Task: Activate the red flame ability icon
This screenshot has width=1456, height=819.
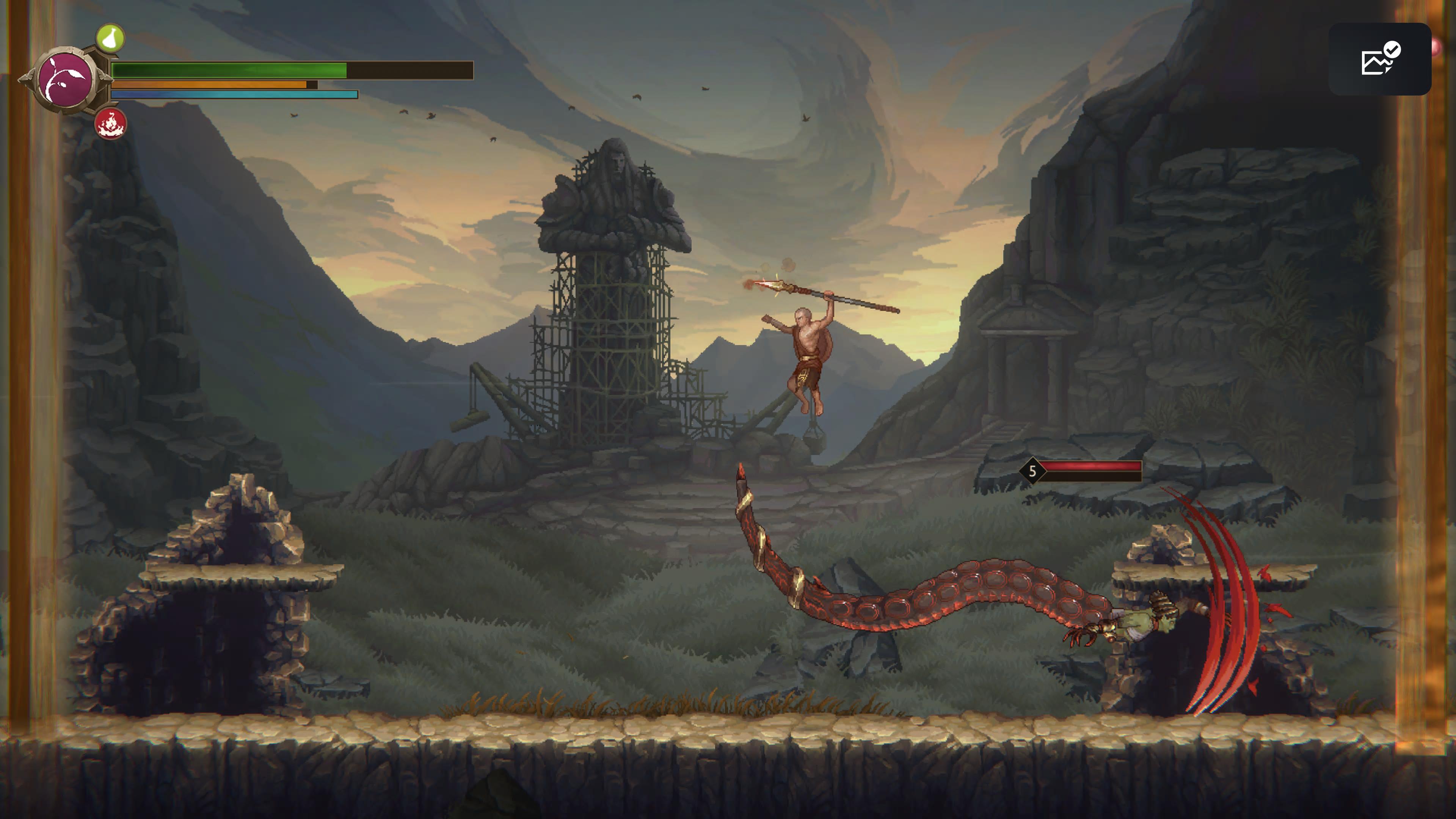Action: [x=110, y=124]
